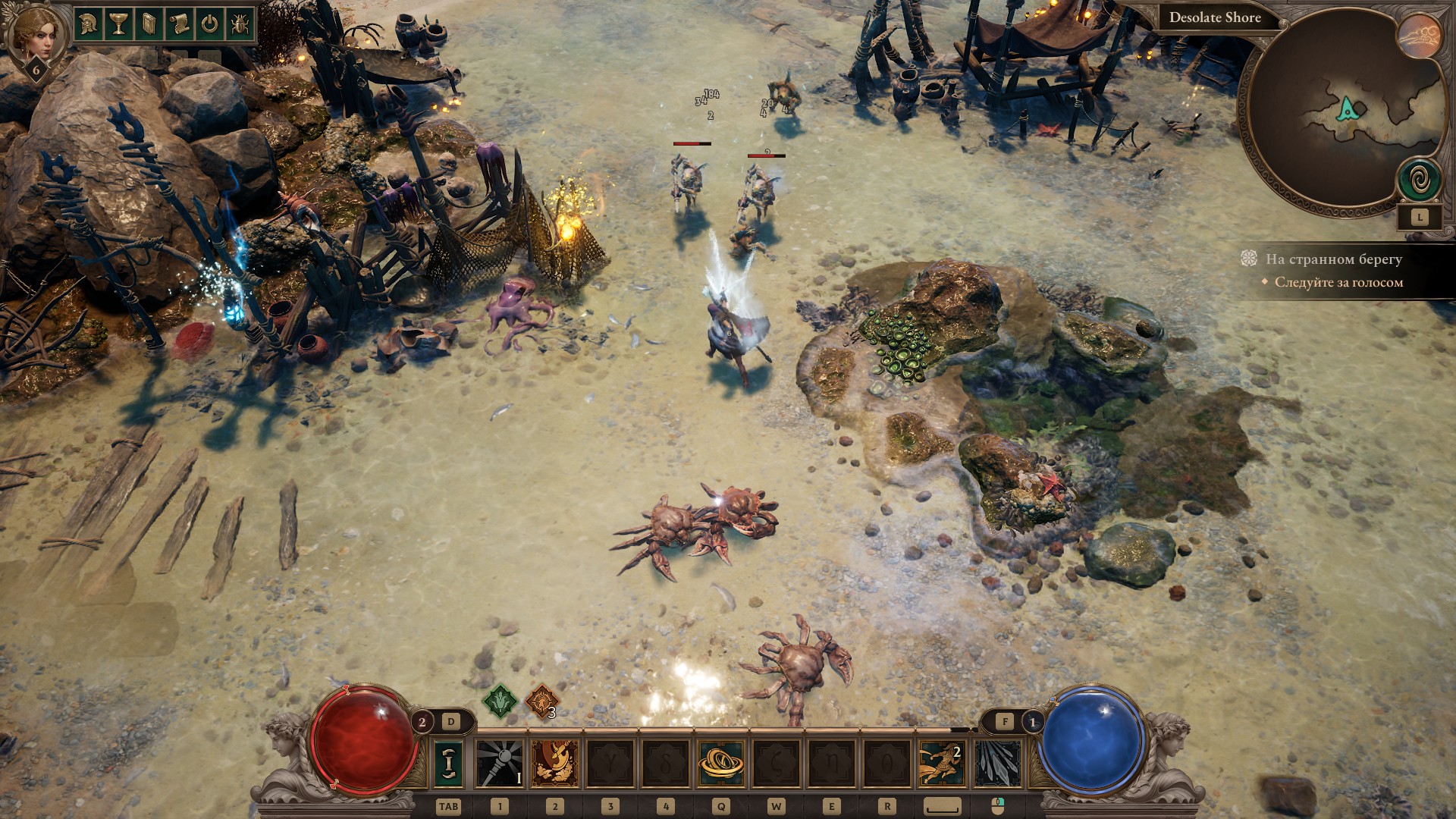Click the weapon swap arrows slot

point(449,763)
